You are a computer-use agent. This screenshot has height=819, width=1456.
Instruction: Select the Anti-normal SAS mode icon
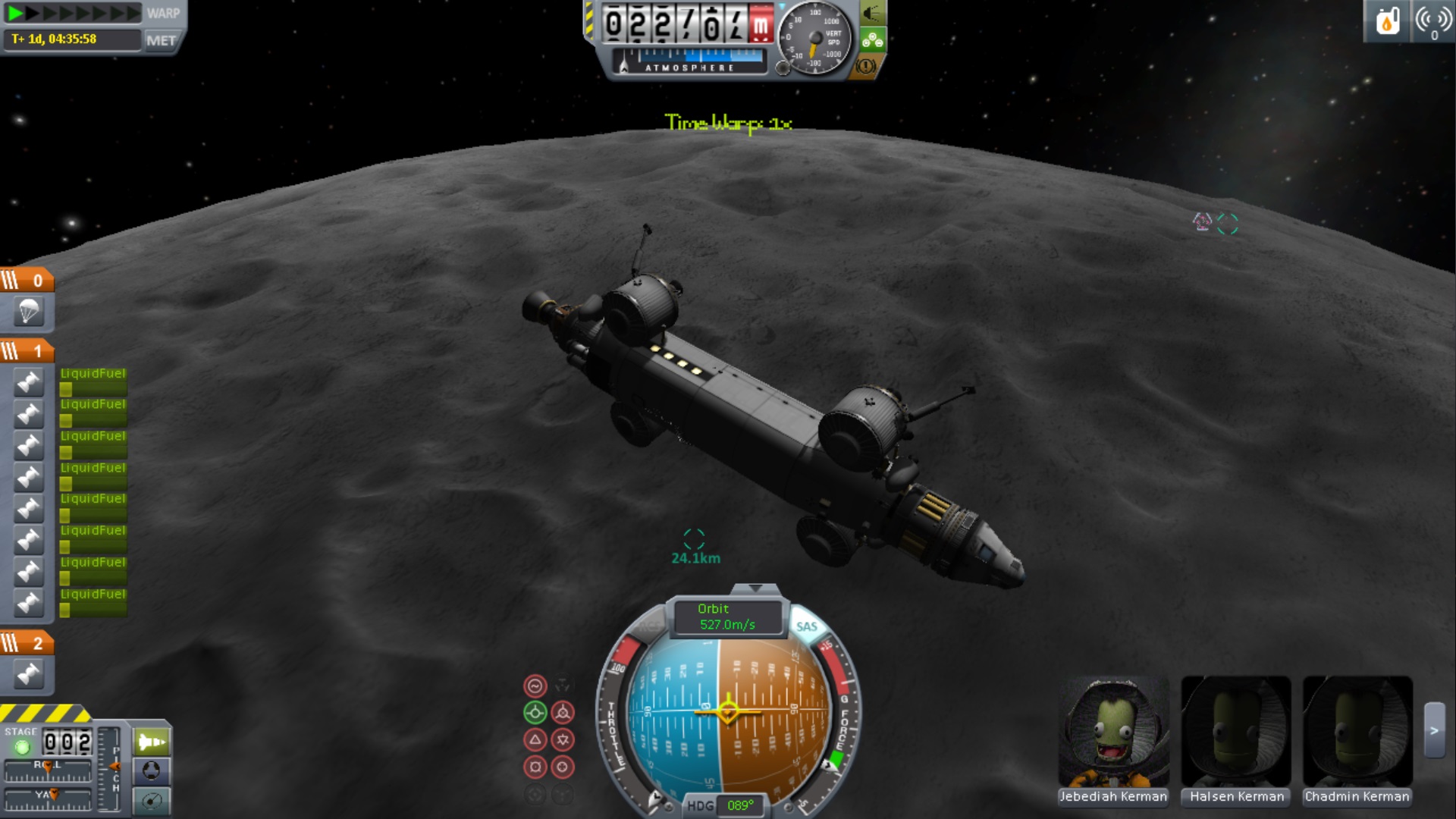tap(563, 739)
